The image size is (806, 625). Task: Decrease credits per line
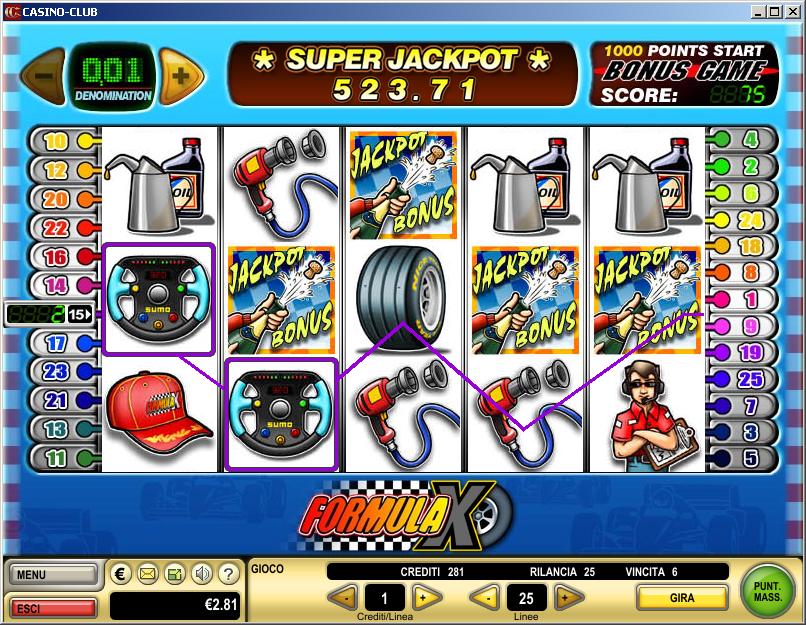[342, 598]
